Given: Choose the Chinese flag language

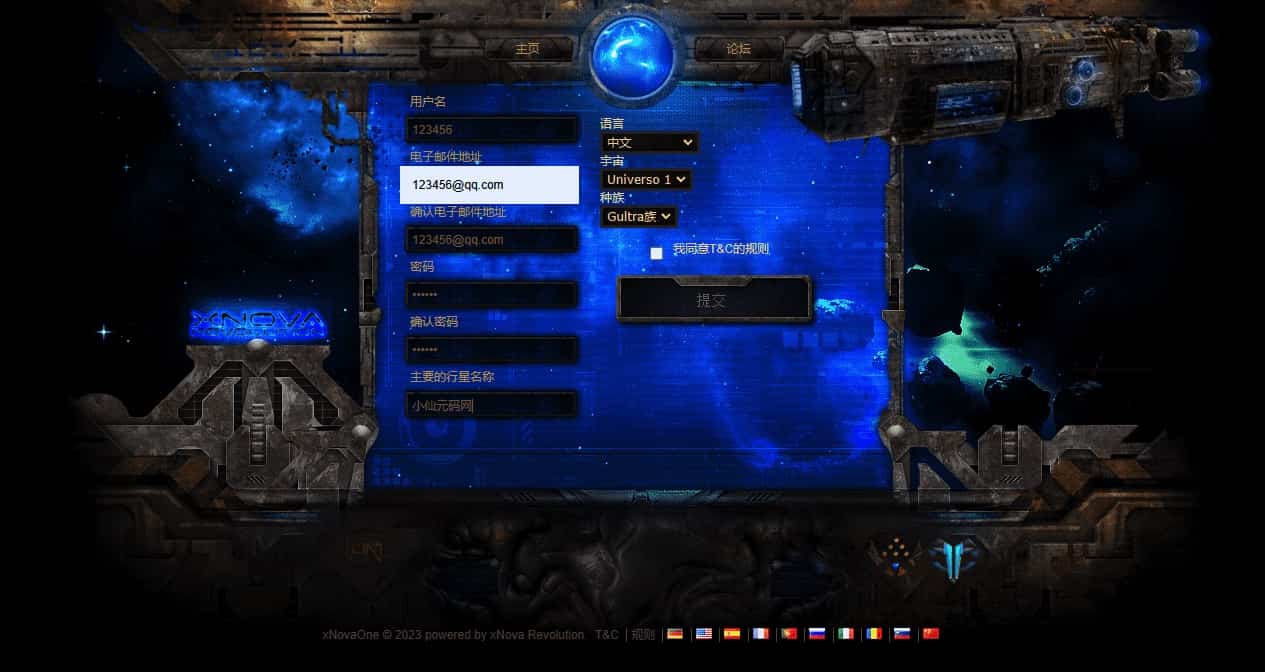Looking at the screenshot, I should (931, 634).
